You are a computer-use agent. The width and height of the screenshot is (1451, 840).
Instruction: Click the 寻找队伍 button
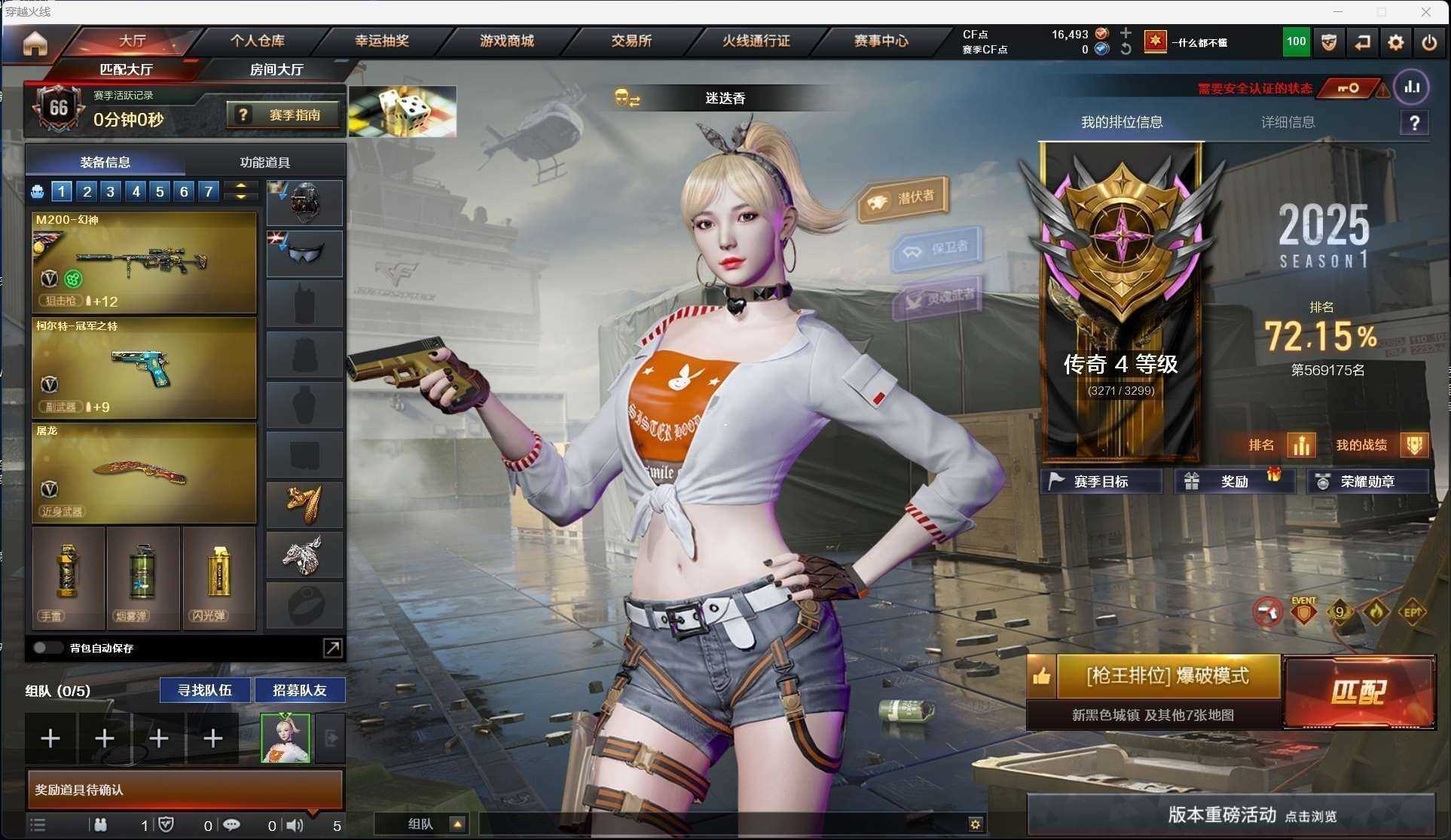[204, 690]
